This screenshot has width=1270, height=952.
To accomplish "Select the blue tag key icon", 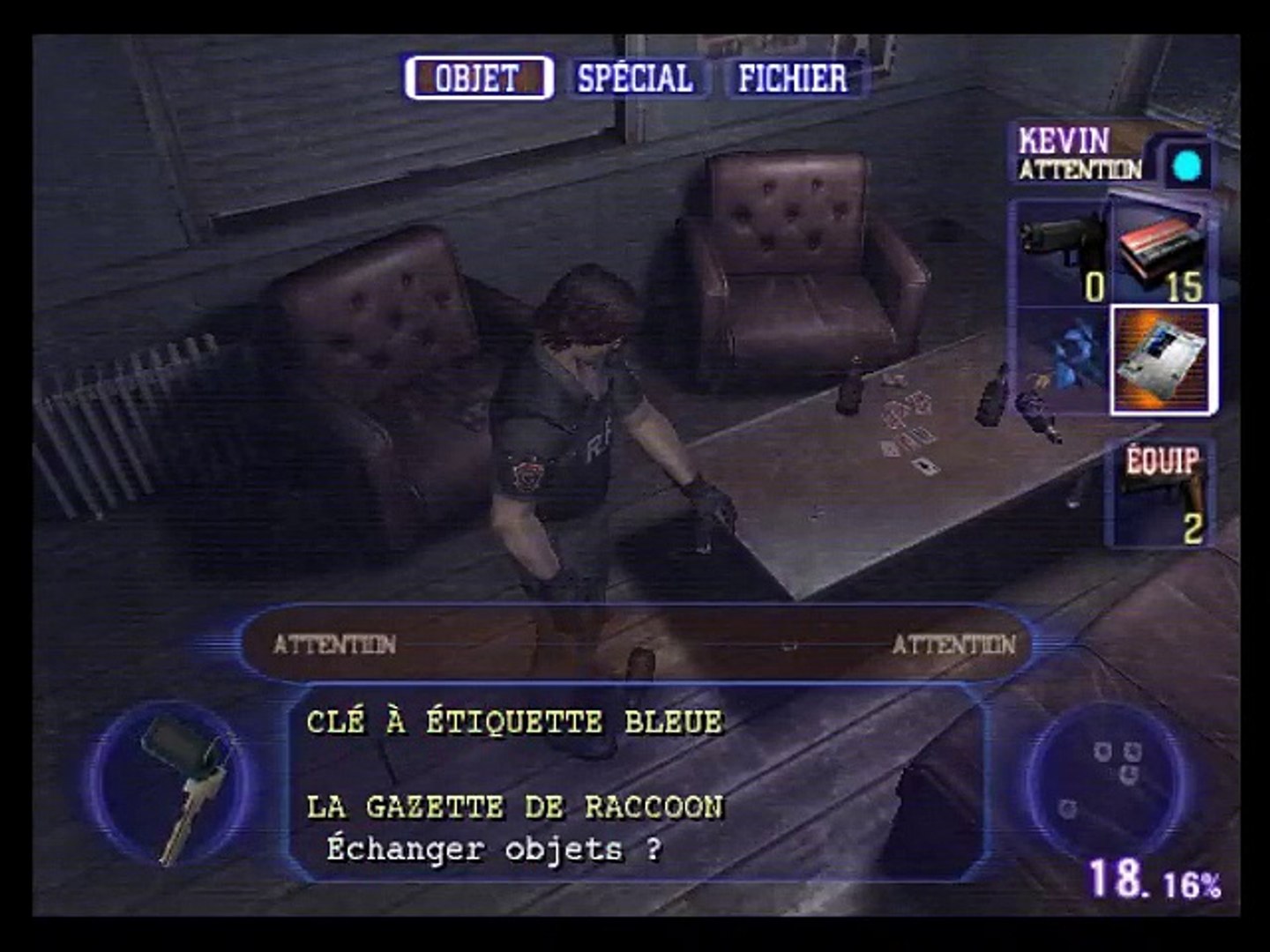I will (x=176, y=785).
